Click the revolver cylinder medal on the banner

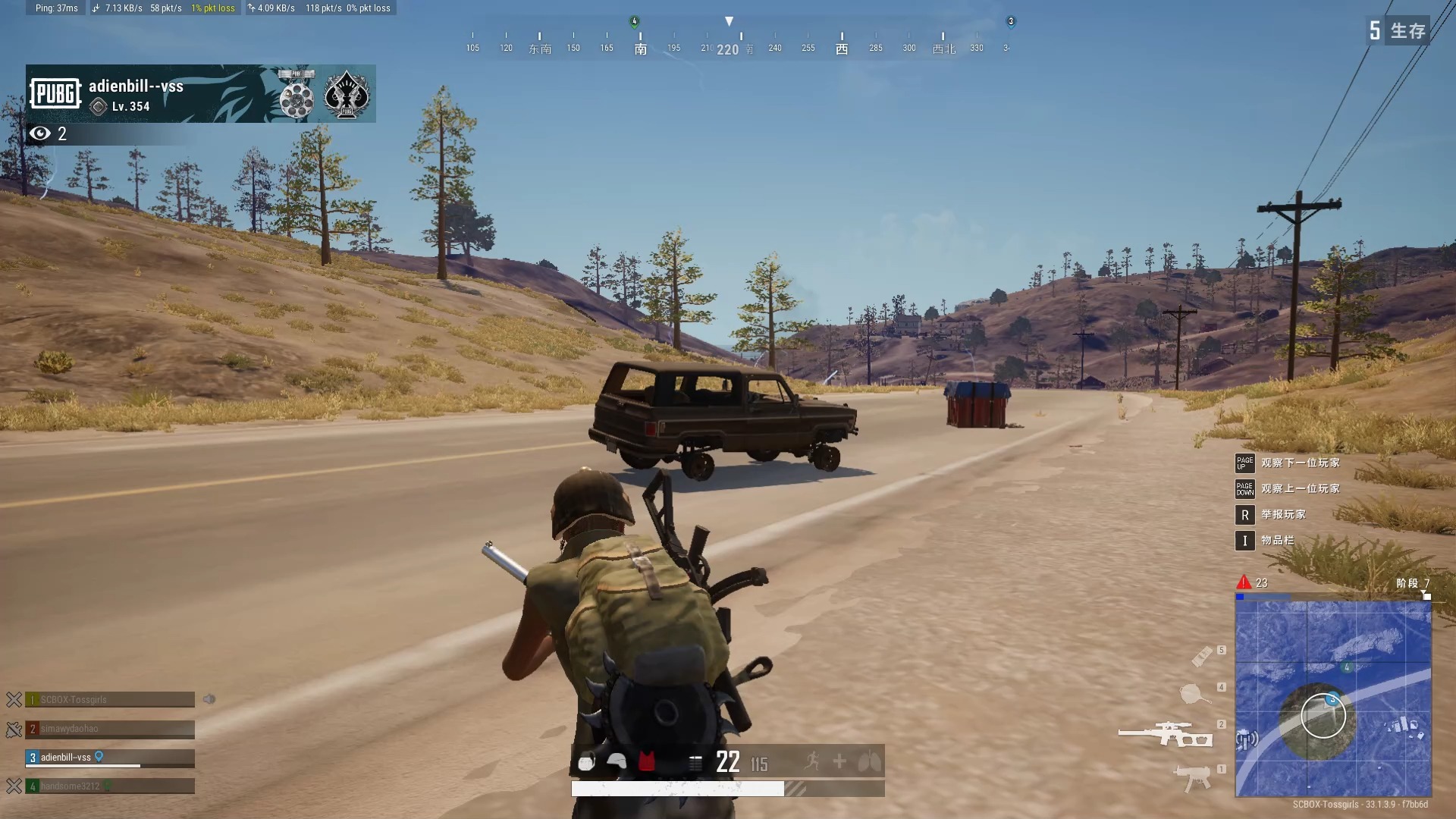pyautogui.click(x=296, y=95)
